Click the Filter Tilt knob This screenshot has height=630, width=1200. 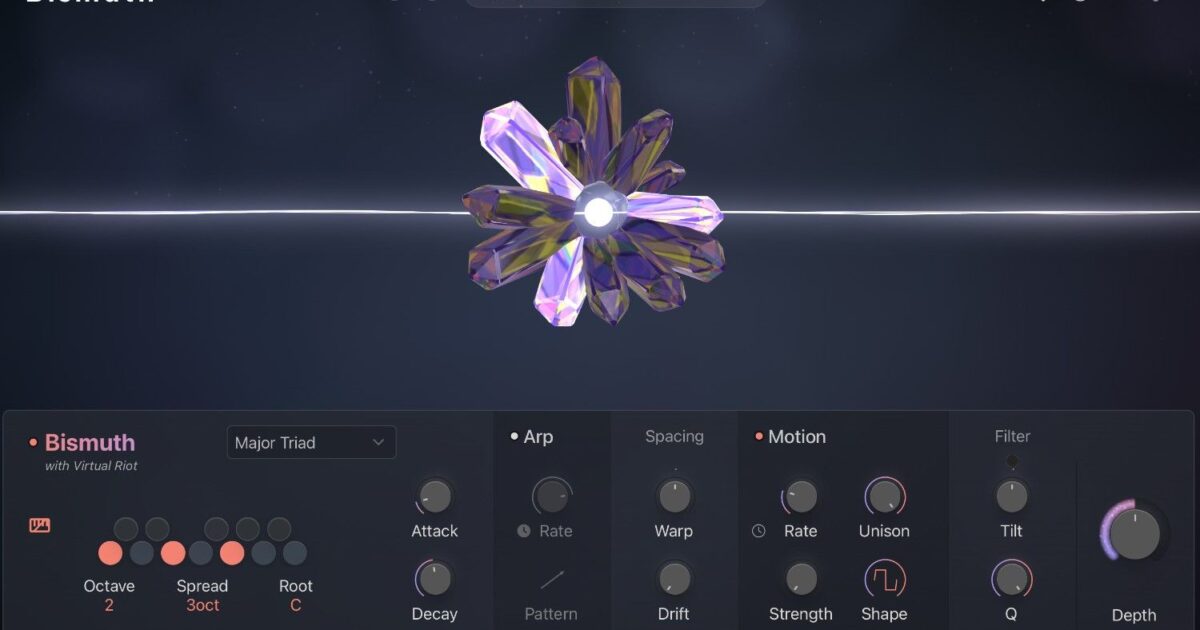tap(1011, 495)
